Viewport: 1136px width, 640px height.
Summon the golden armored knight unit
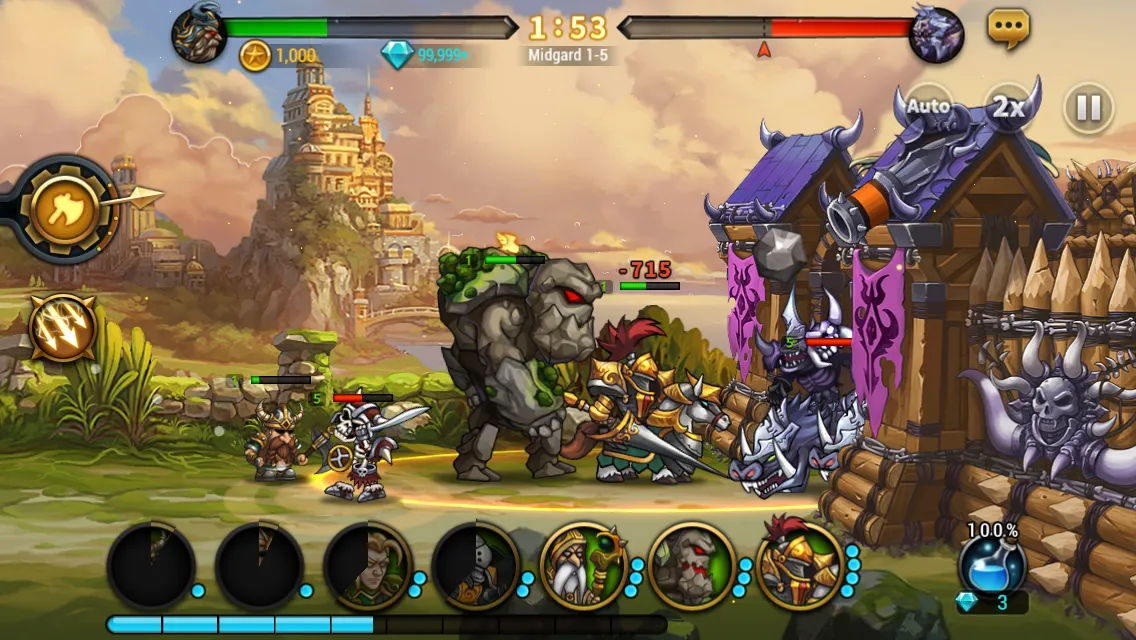[799, 567]
